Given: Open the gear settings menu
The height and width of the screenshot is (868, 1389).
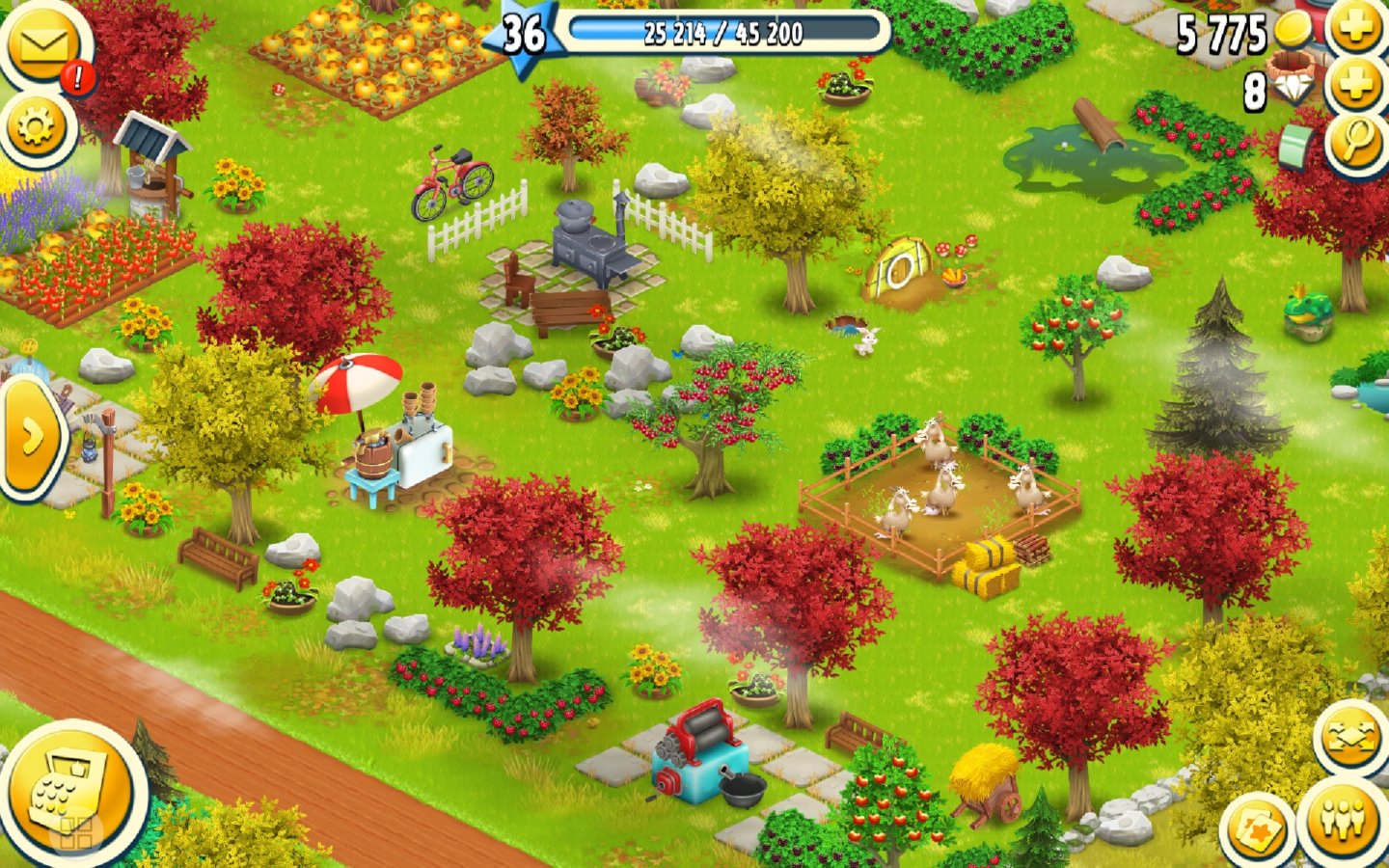Looking at the screenshot, I should click(37, 125).
